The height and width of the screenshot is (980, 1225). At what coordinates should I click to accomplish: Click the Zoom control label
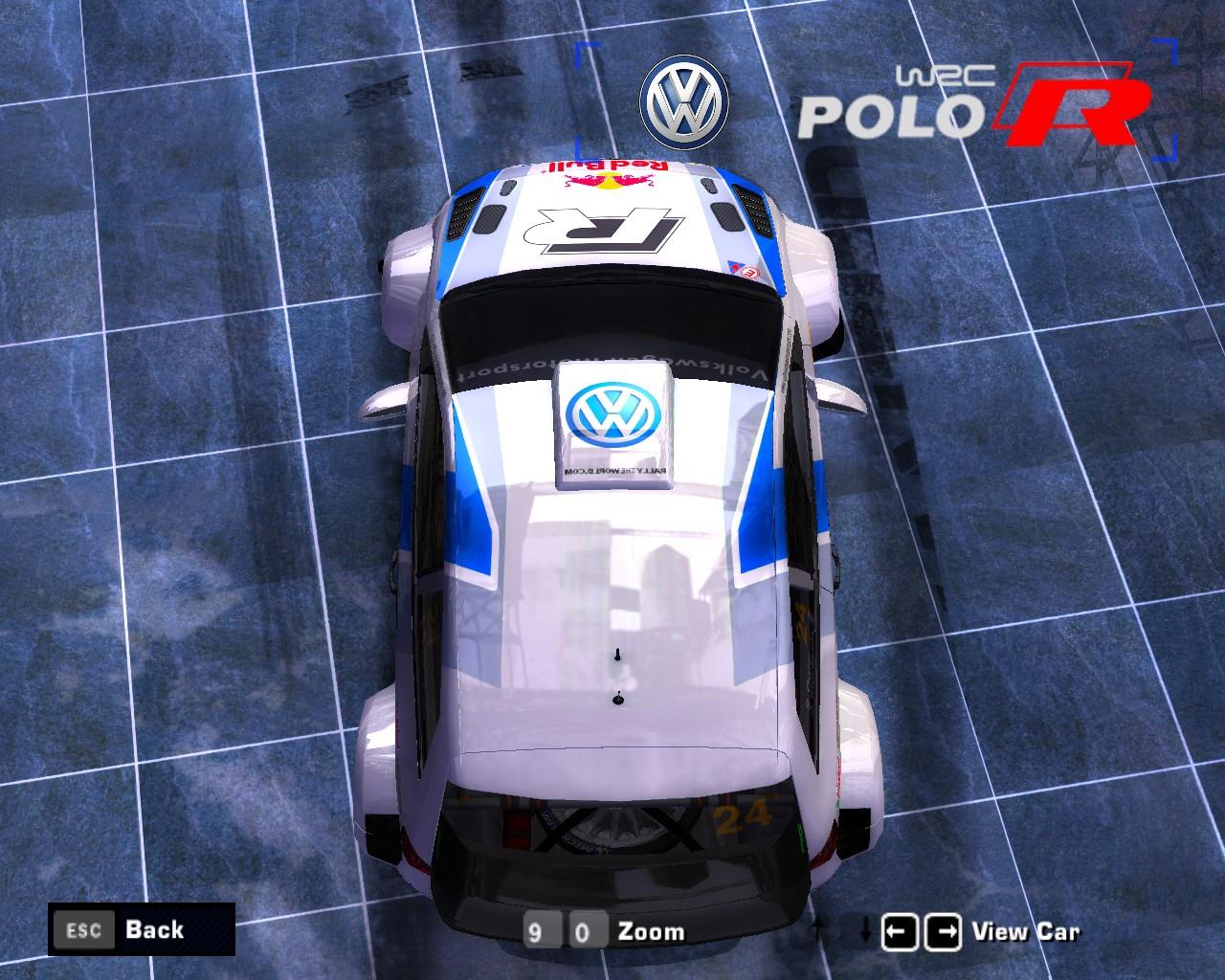[651, 931]
